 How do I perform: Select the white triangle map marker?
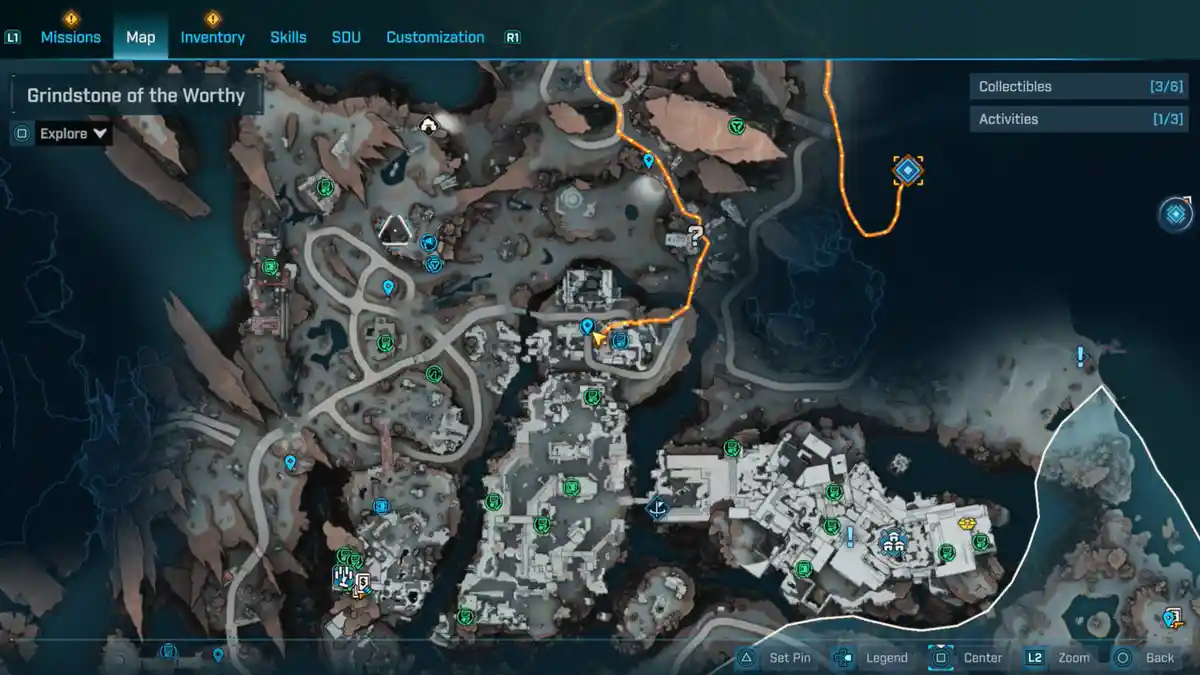tap(397, 231)
